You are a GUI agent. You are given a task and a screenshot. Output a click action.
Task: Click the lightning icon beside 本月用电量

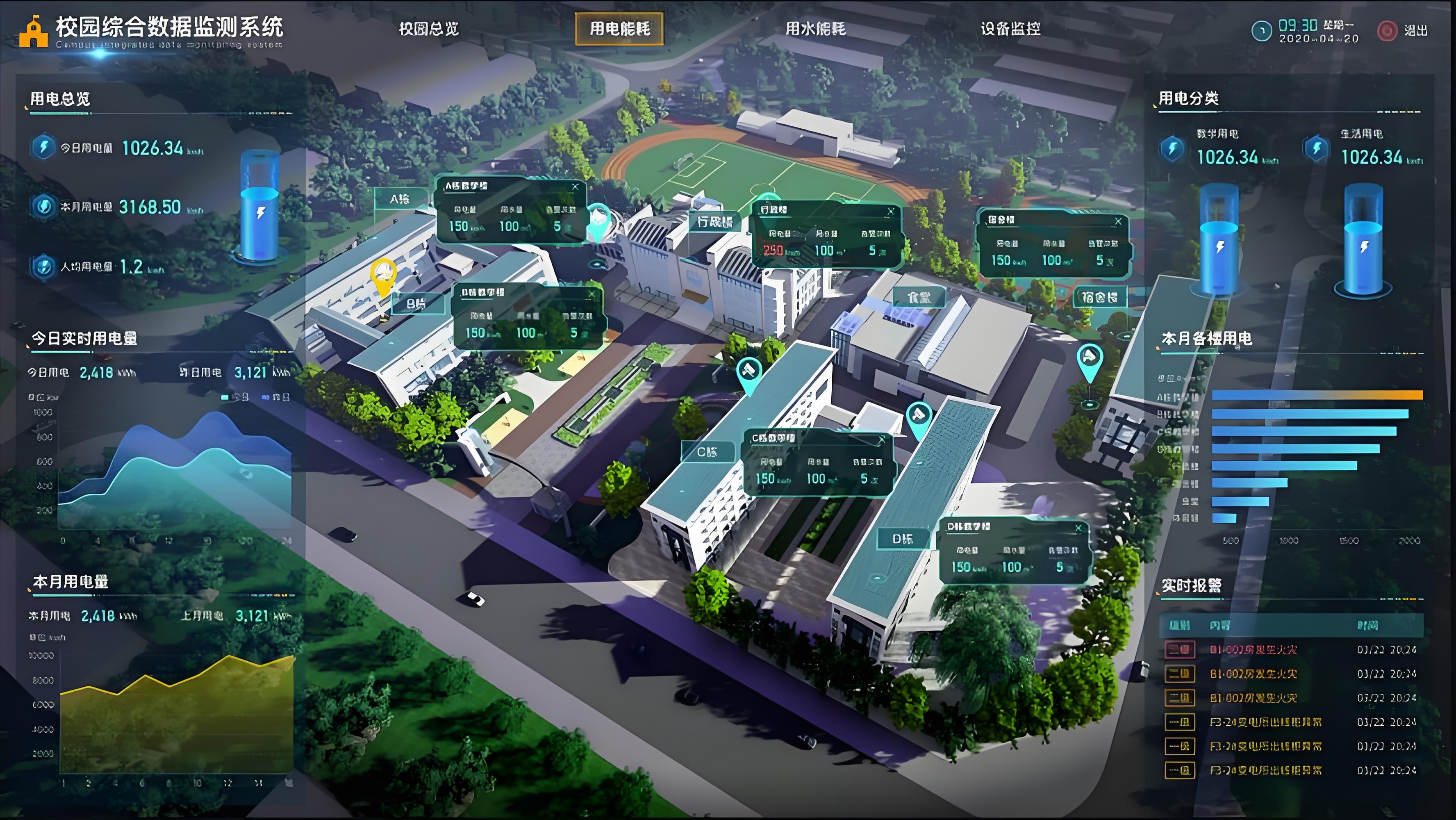(x=43, y=207)
